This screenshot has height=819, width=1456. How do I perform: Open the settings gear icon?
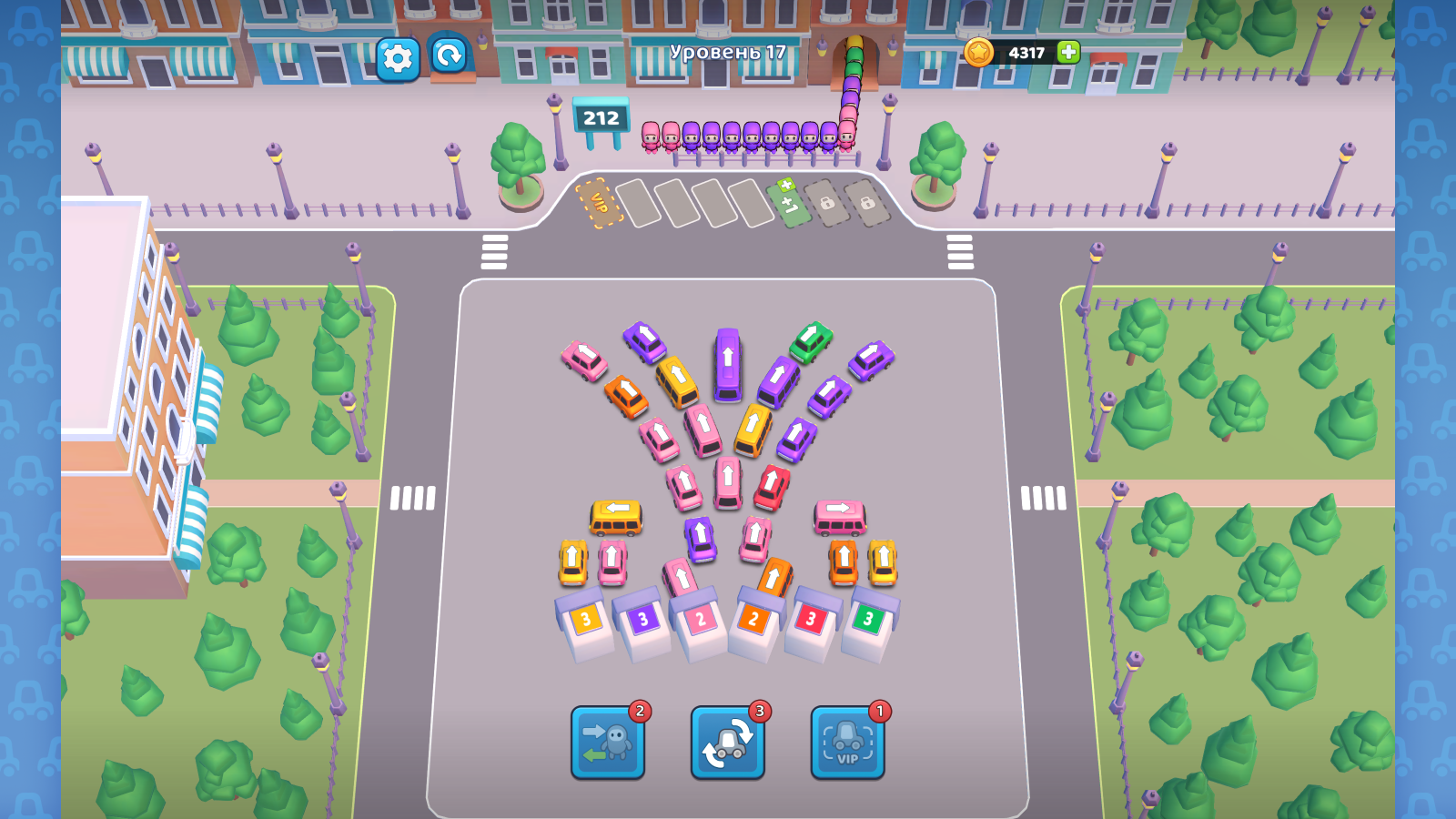[395, 57]
